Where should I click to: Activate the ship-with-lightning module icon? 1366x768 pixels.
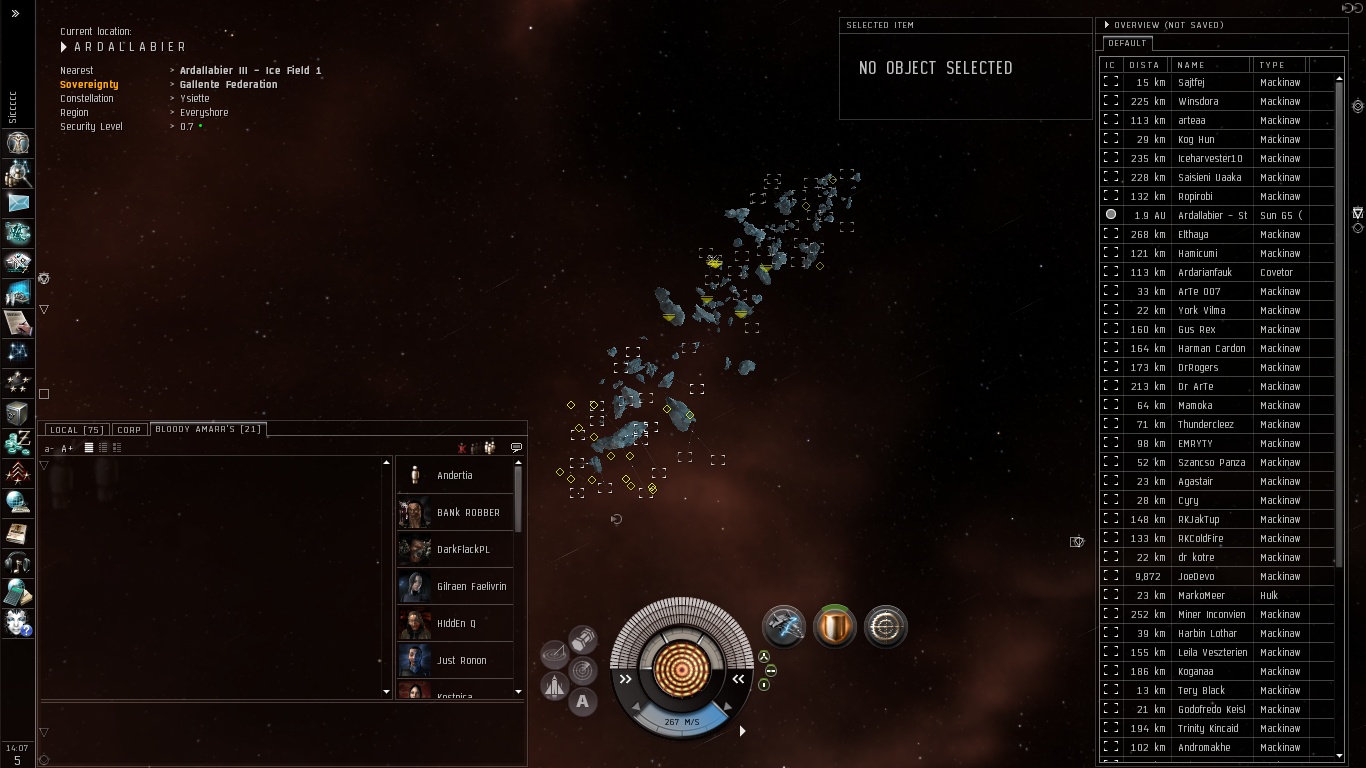pos(784,626)
